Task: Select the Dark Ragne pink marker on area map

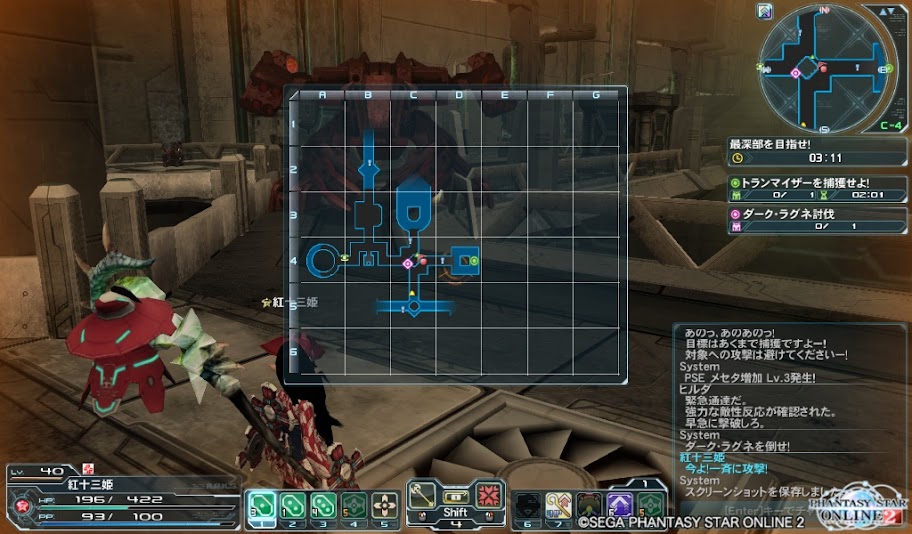Action: [408, 262]
